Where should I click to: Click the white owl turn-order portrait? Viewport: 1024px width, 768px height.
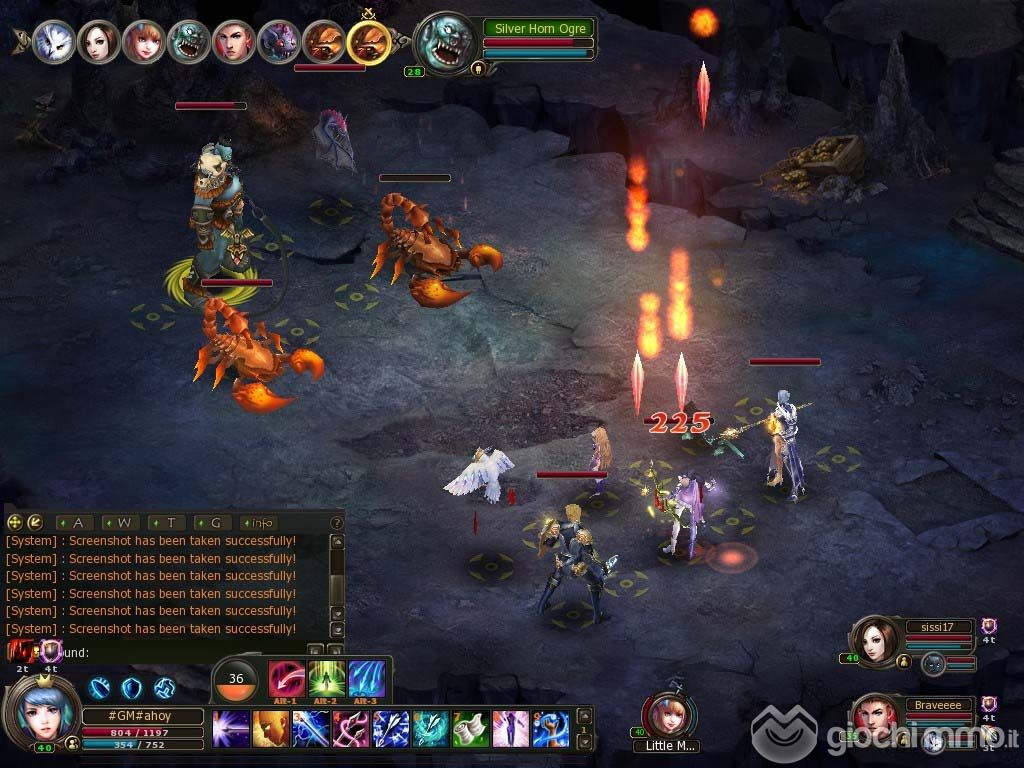click(53, 42)
